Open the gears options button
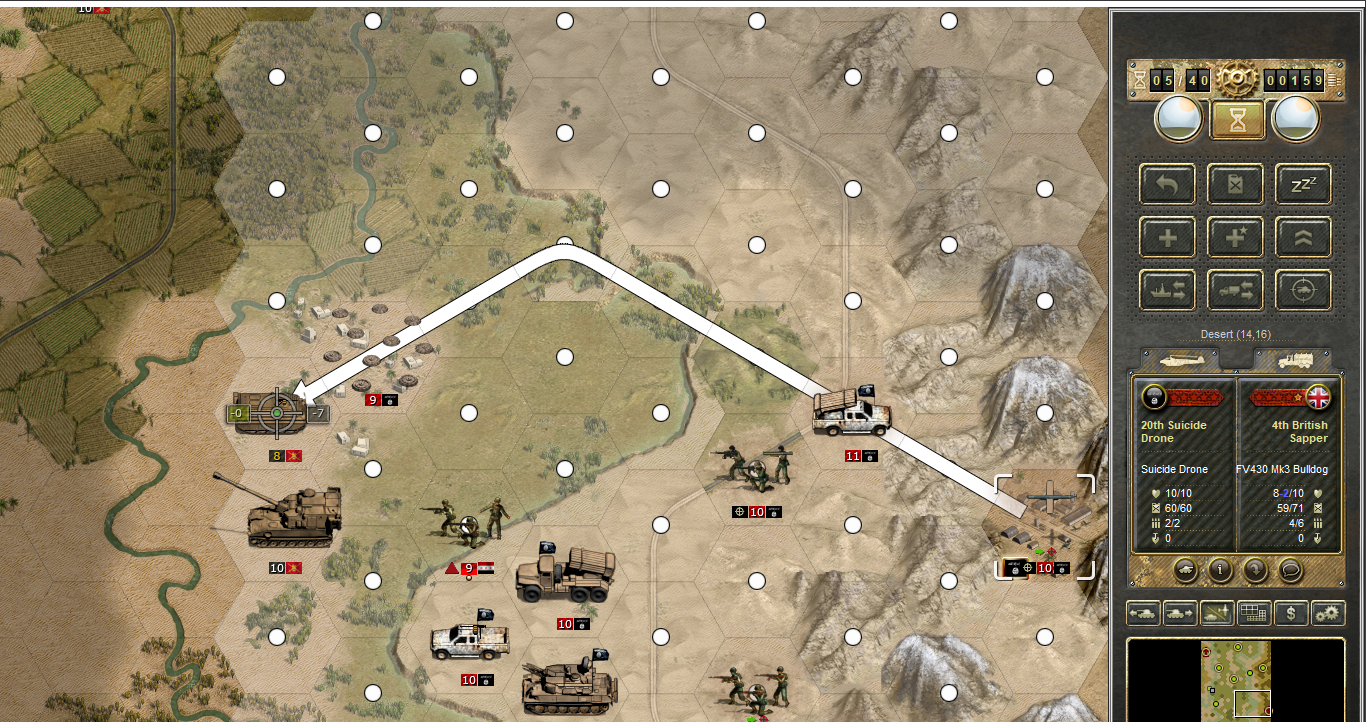Image resolution: width=1366 pixels, height=722 pixels. (x=1328, y=613)
